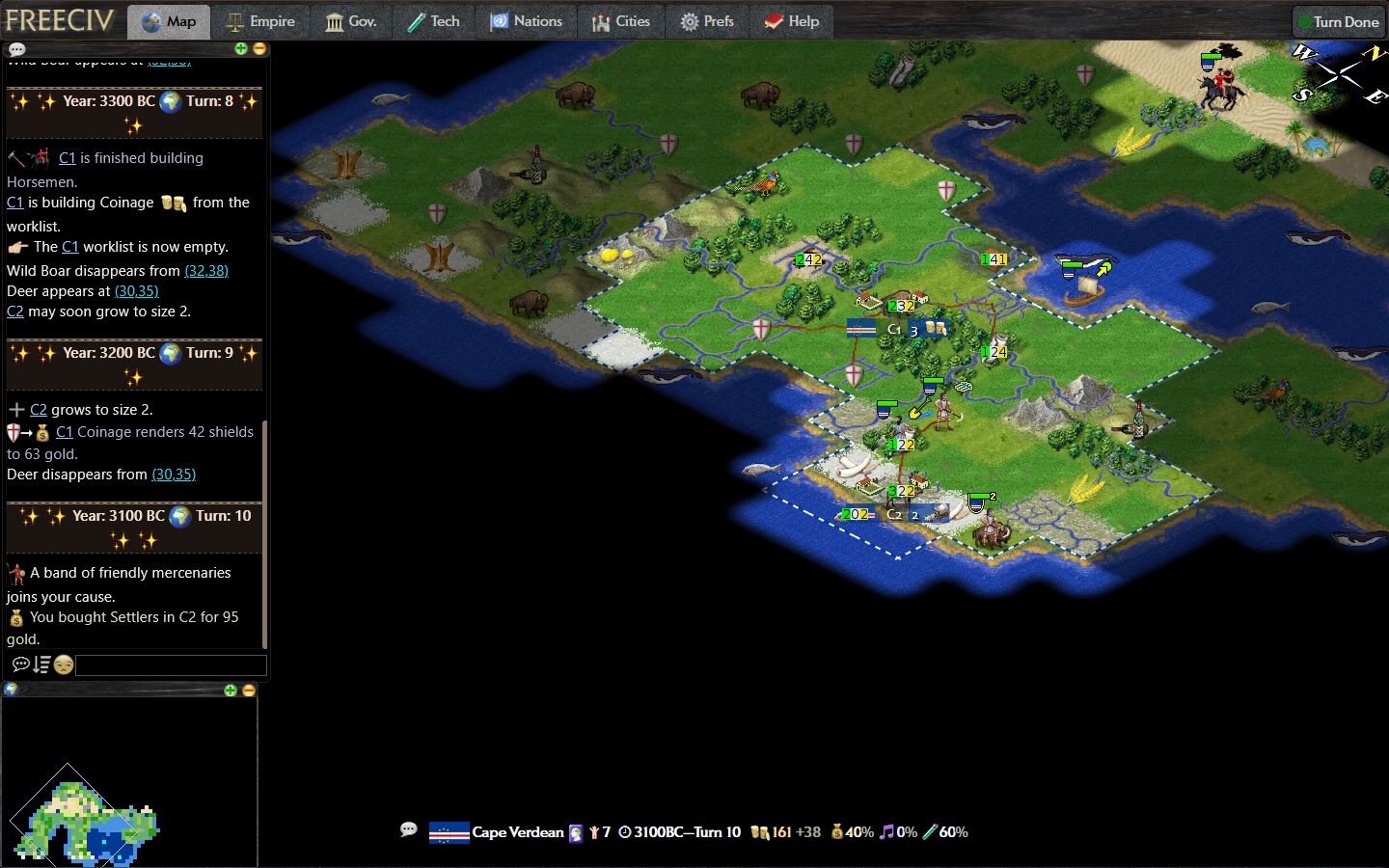The height and width of the screenshot is (868, 1389).
Task: Open the Gov. tab
Action: click(x=351, y=21)
